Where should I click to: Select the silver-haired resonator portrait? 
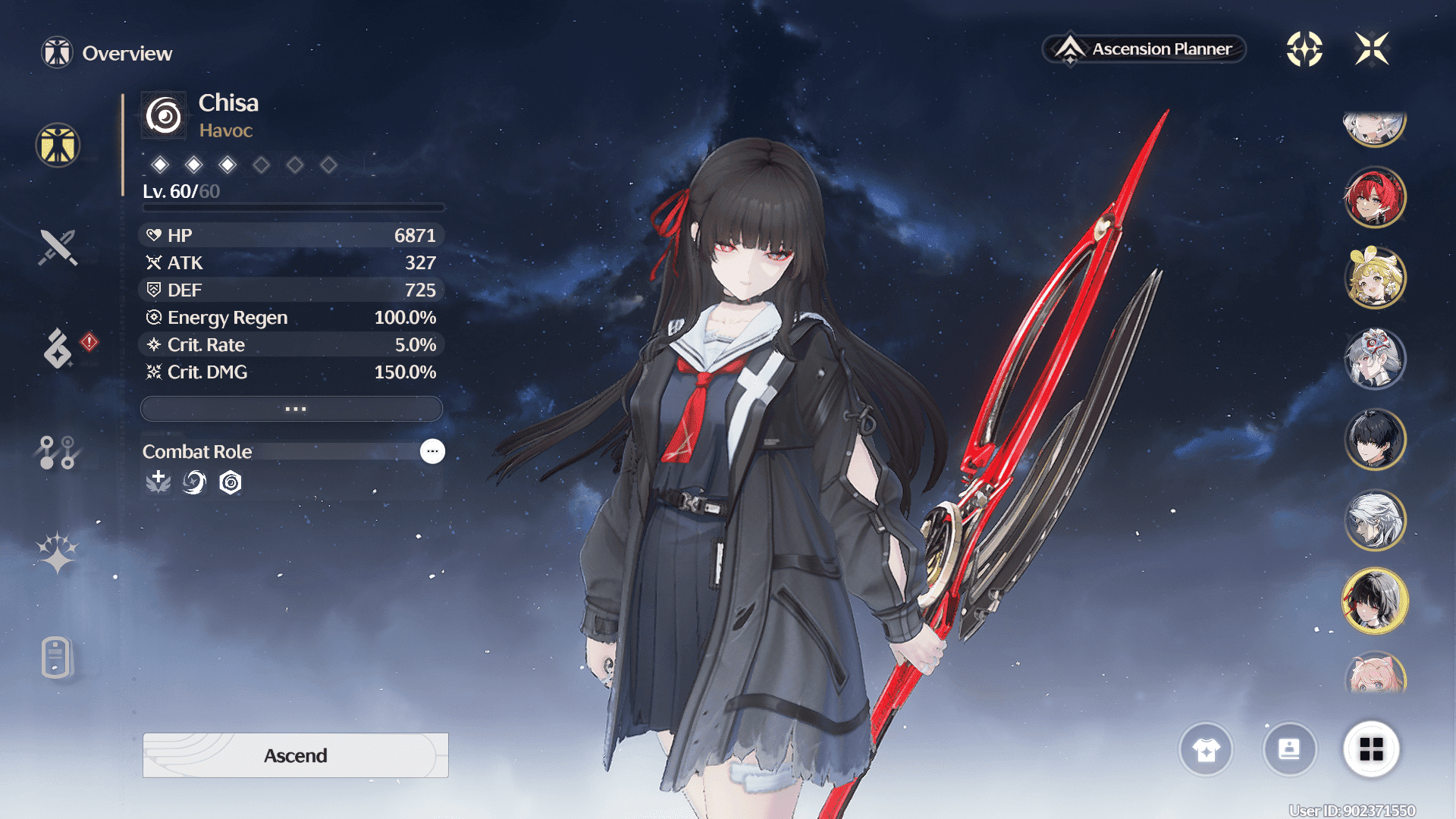[x=1374, y=520]
